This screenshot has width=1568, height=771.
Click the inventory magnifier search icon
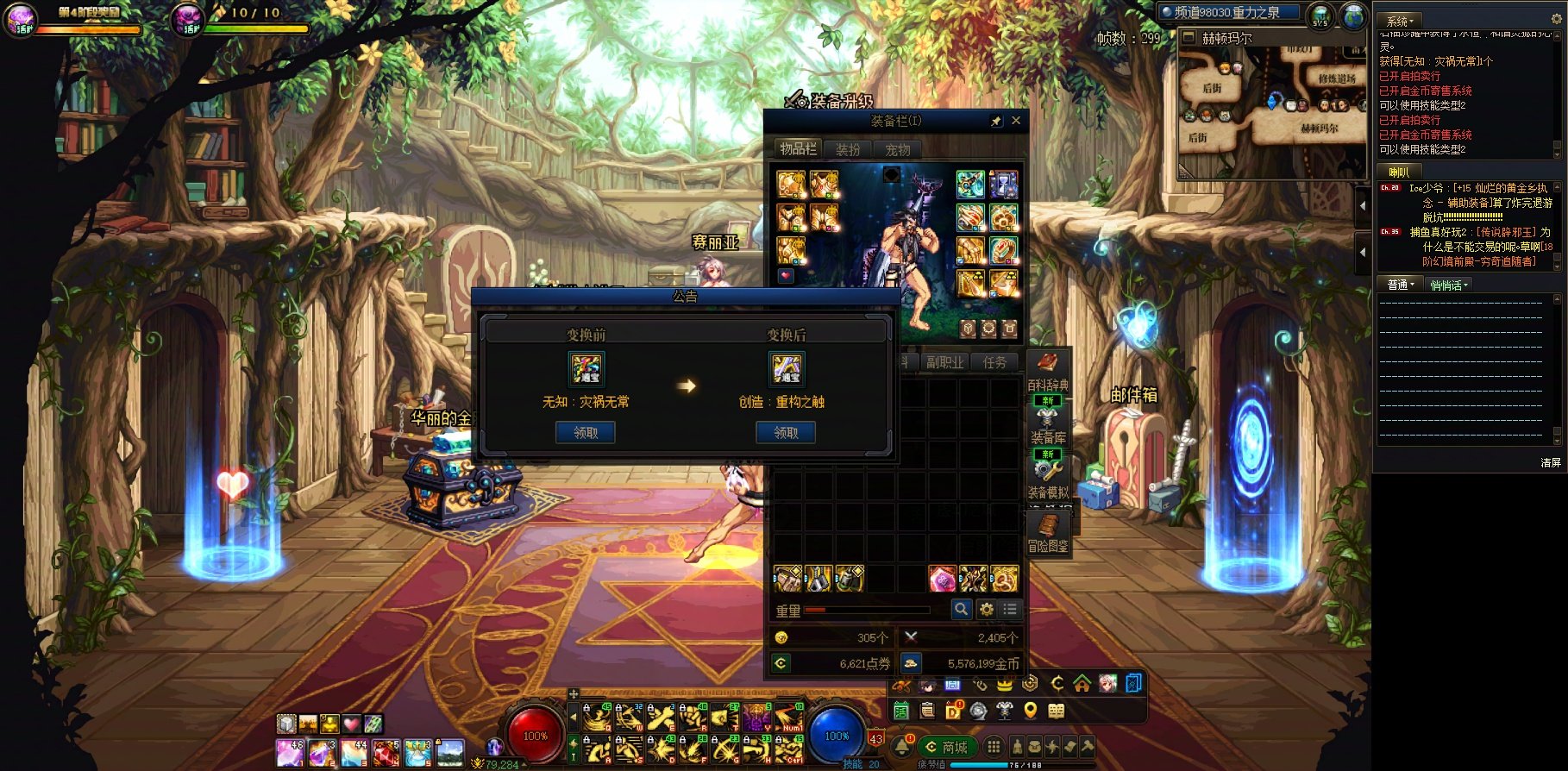pos(961,610)
